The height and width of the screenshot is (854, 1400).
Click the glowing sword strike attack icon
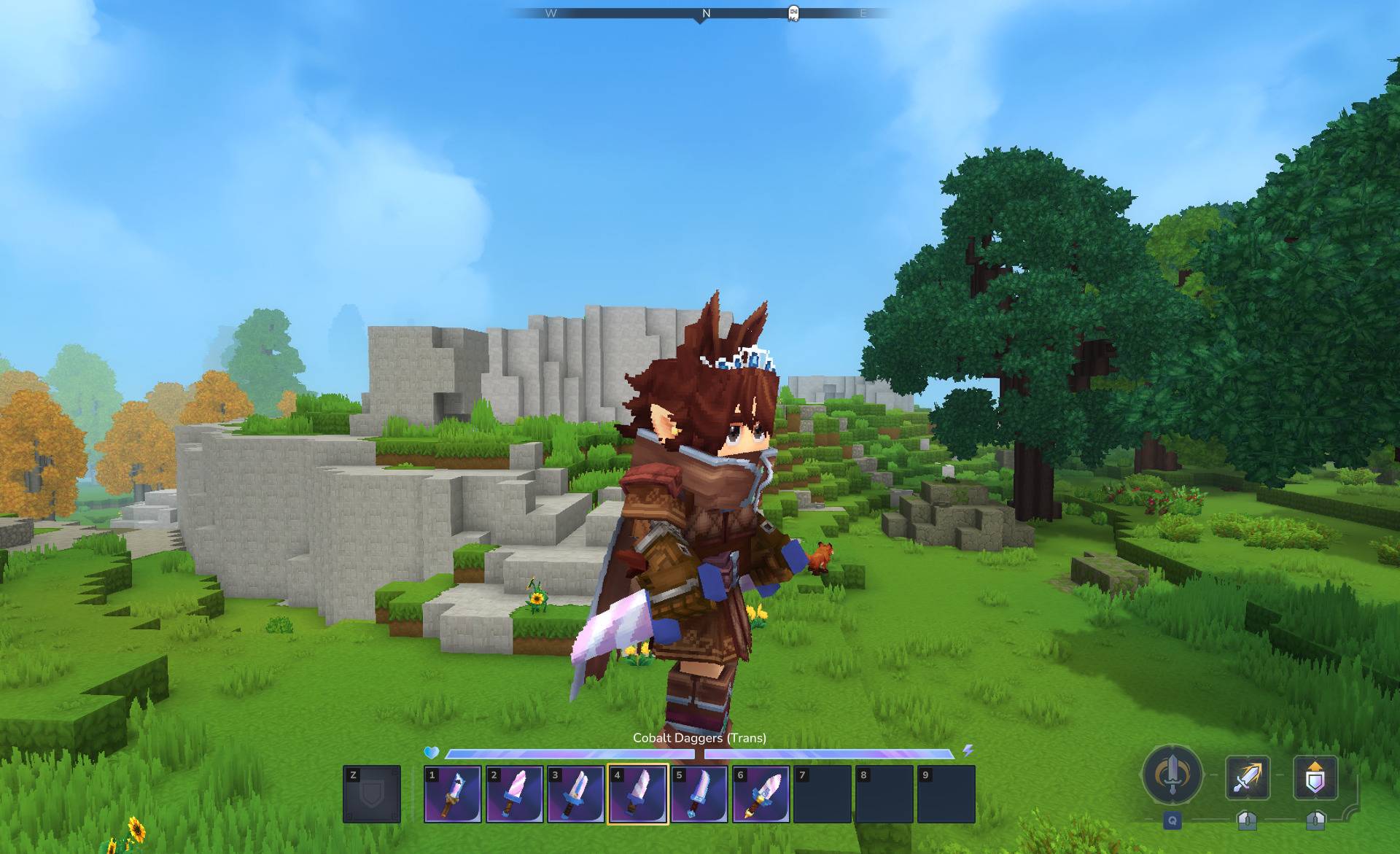tap(1248, 777)
